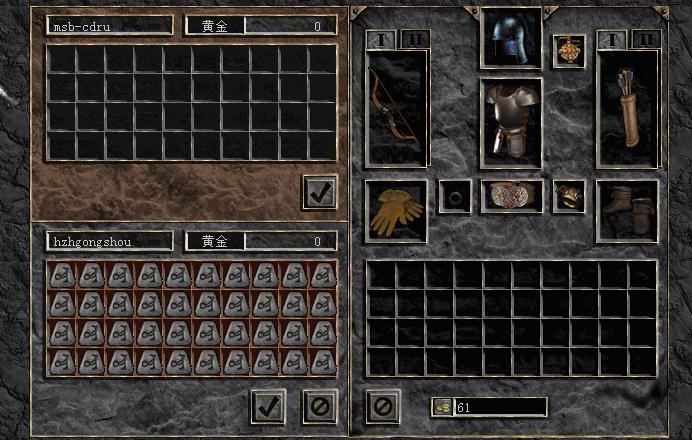
Task: Cancel the trade with the button right of the checkmark
Action: tap(319, 406)
